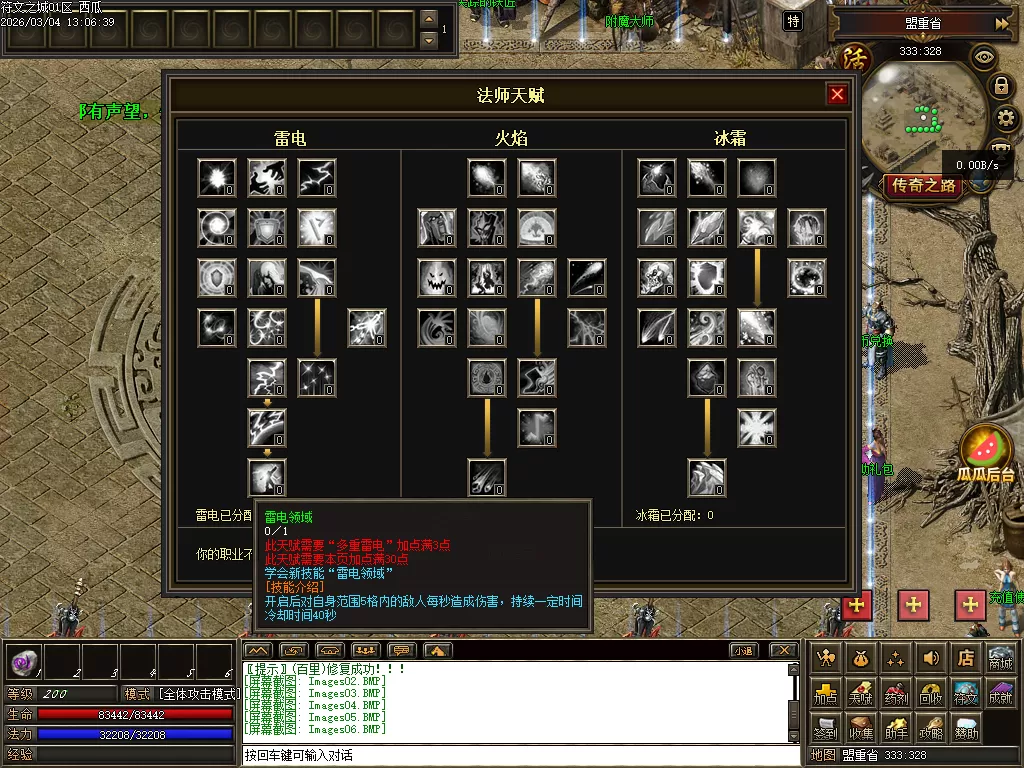This screenshot has width=1024, height=768.
Task: Open the 加点 stat points menu
Action: (x=826, y=694)
